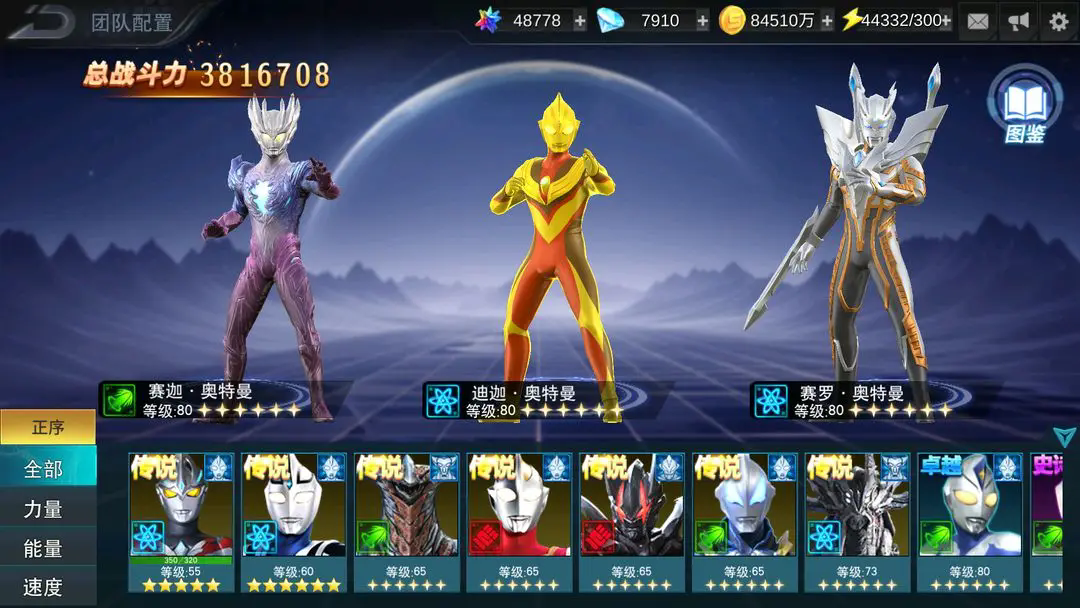Select the 迪迦·奥特曼 team slot
This screenshot has width=1080, height=608.
pos(545,250)
